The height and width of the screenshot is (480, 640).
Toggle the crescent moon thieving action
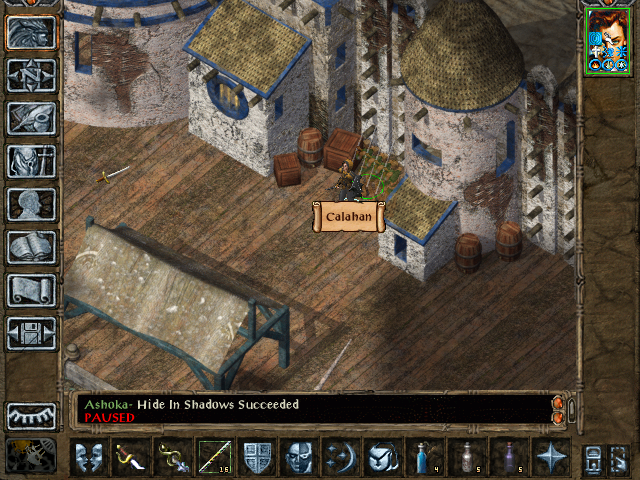(x=341, y=457)
